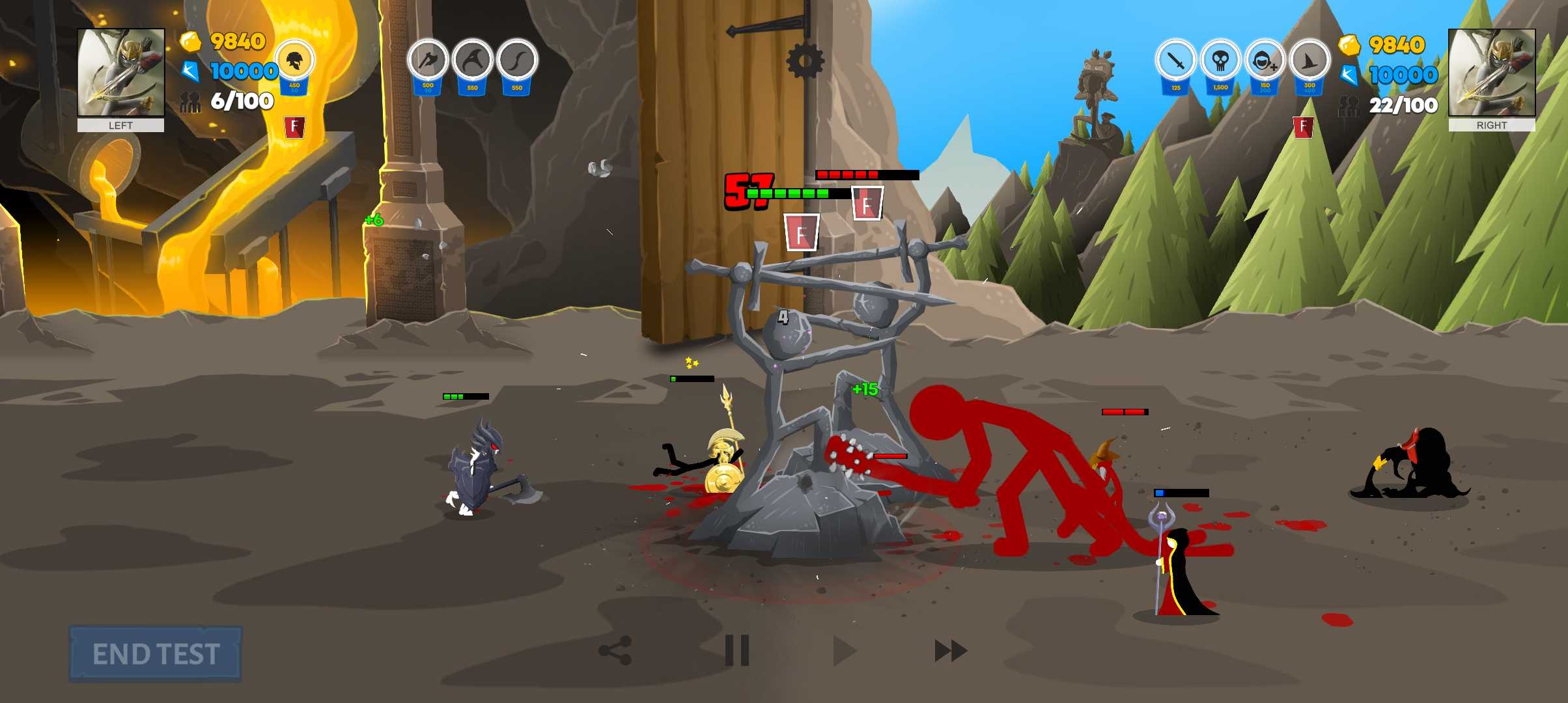1568x703 pixels.
Task: Share the replay via share icon
Action: [x=615, y=650]
